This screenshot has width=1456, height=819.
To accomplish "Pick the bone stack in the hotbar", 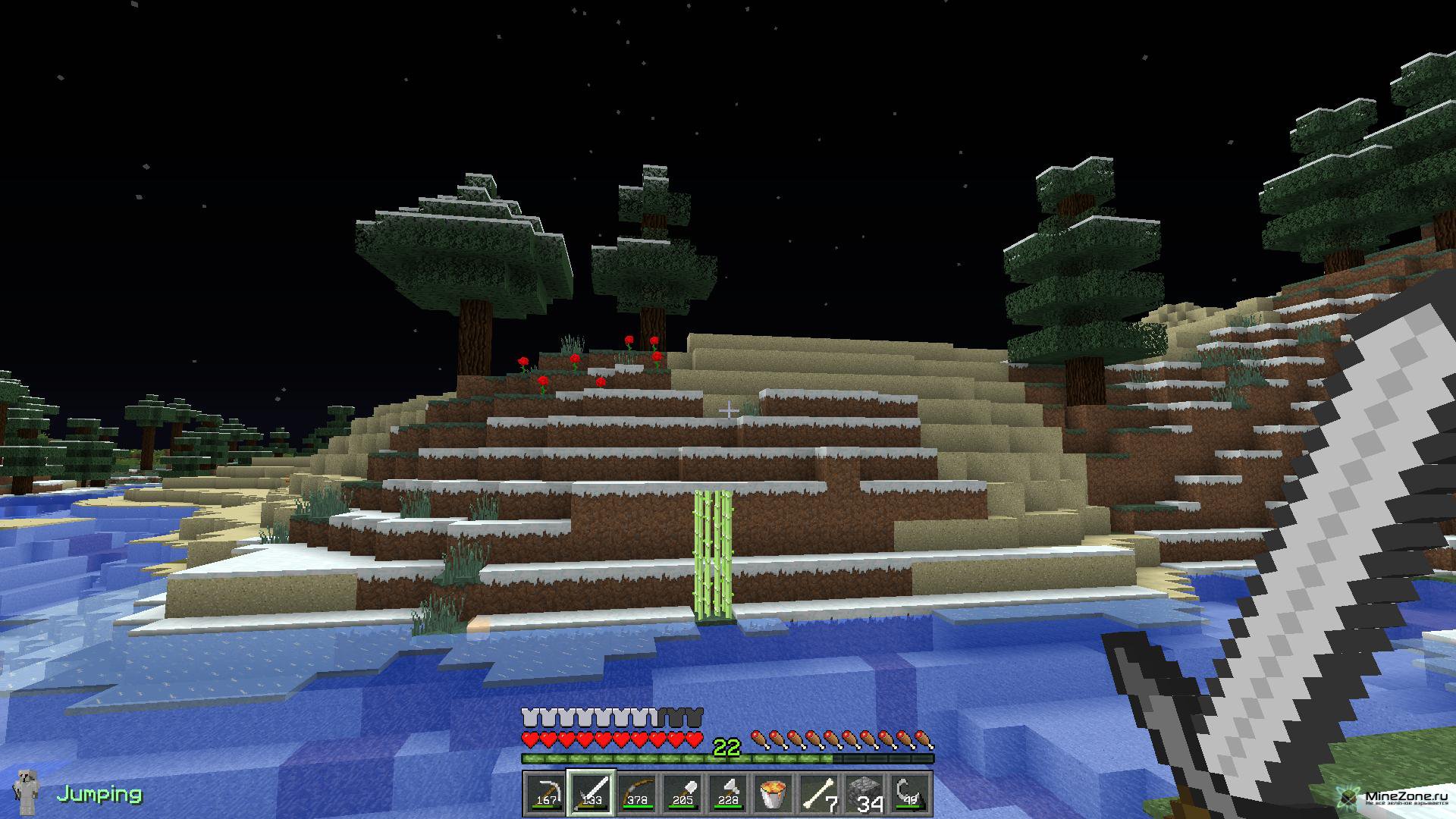I will 819,793.
